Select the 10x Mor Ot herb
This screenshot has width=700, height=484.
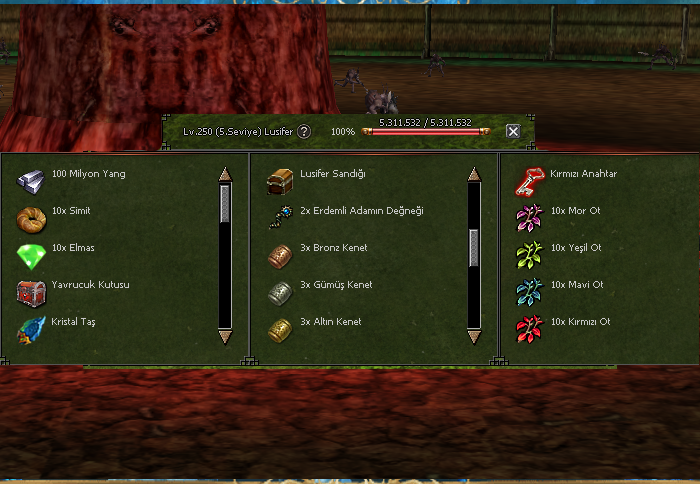[529, 218]
